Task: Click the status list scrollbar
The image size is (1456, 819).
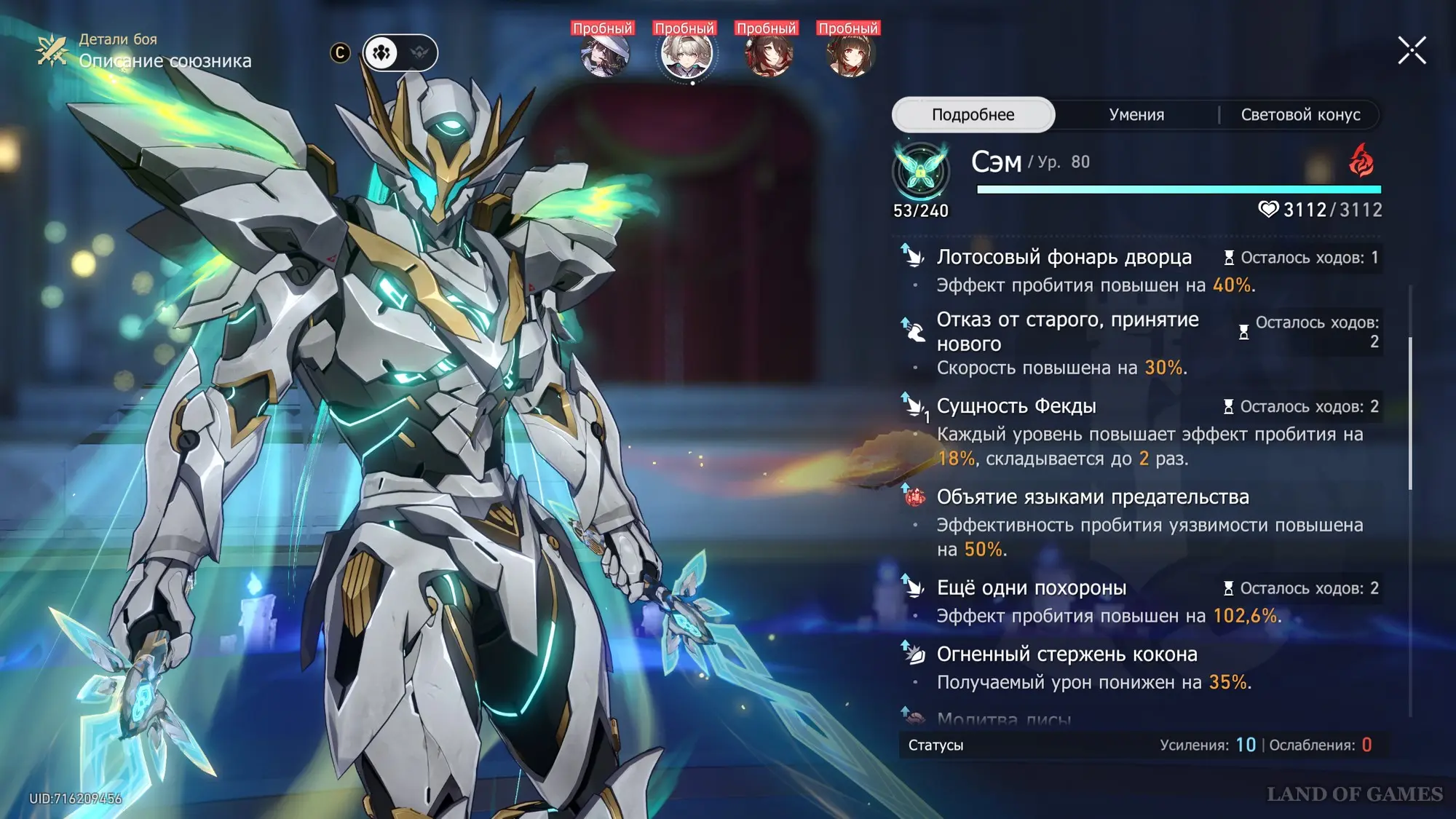Action: point(1410,412)
